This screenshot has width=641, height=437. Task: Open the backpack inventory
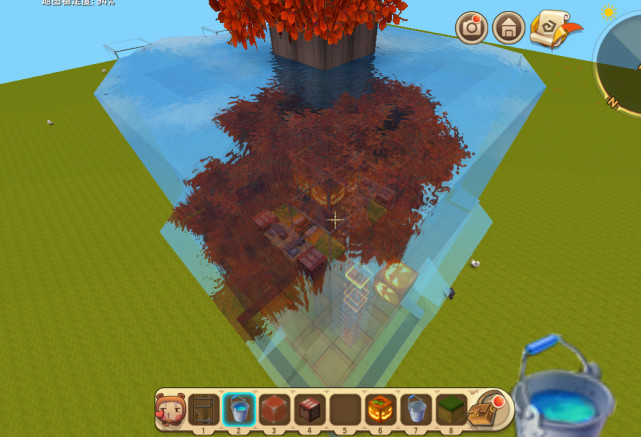pyautogui.click(x=487, y=409)
